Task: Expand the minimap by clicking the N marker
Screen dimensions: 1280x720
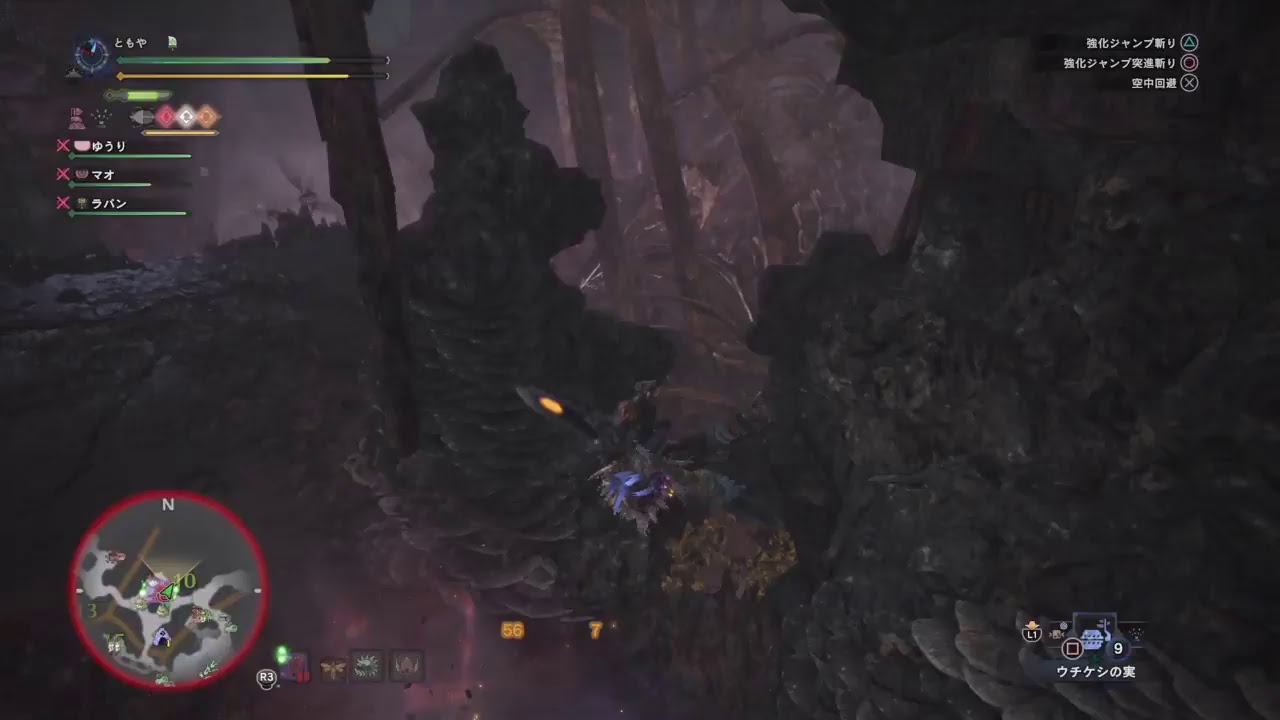Action: 167,505
